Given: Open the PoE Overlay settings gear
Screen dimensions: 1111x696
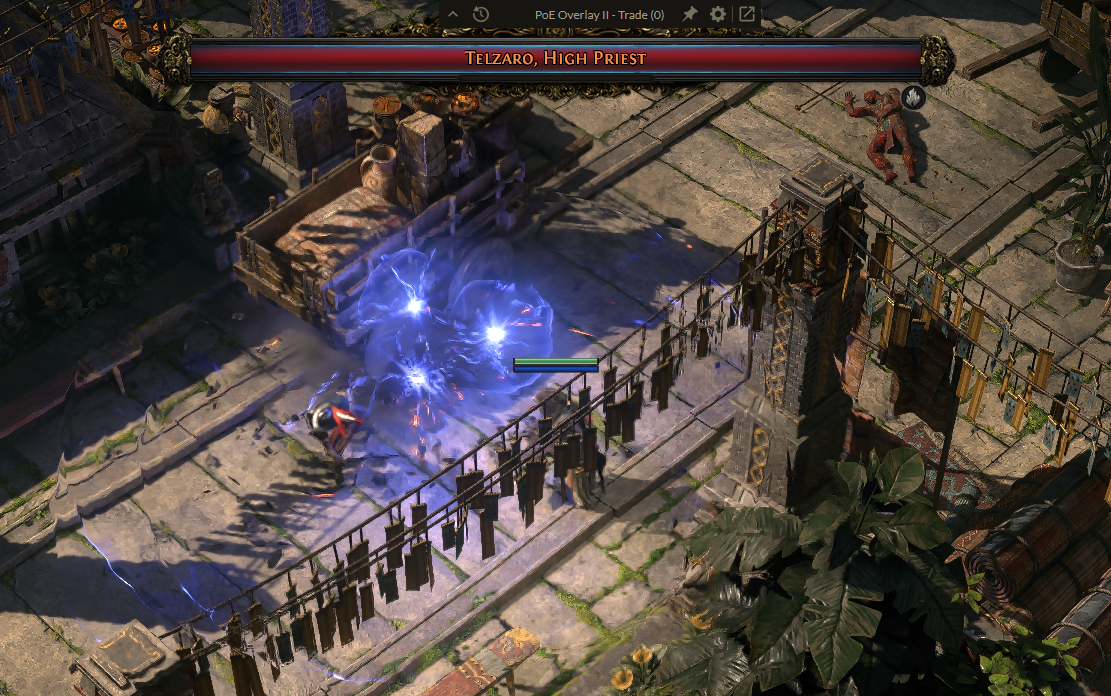Looking at the screenshot, I should pos(718,14).
